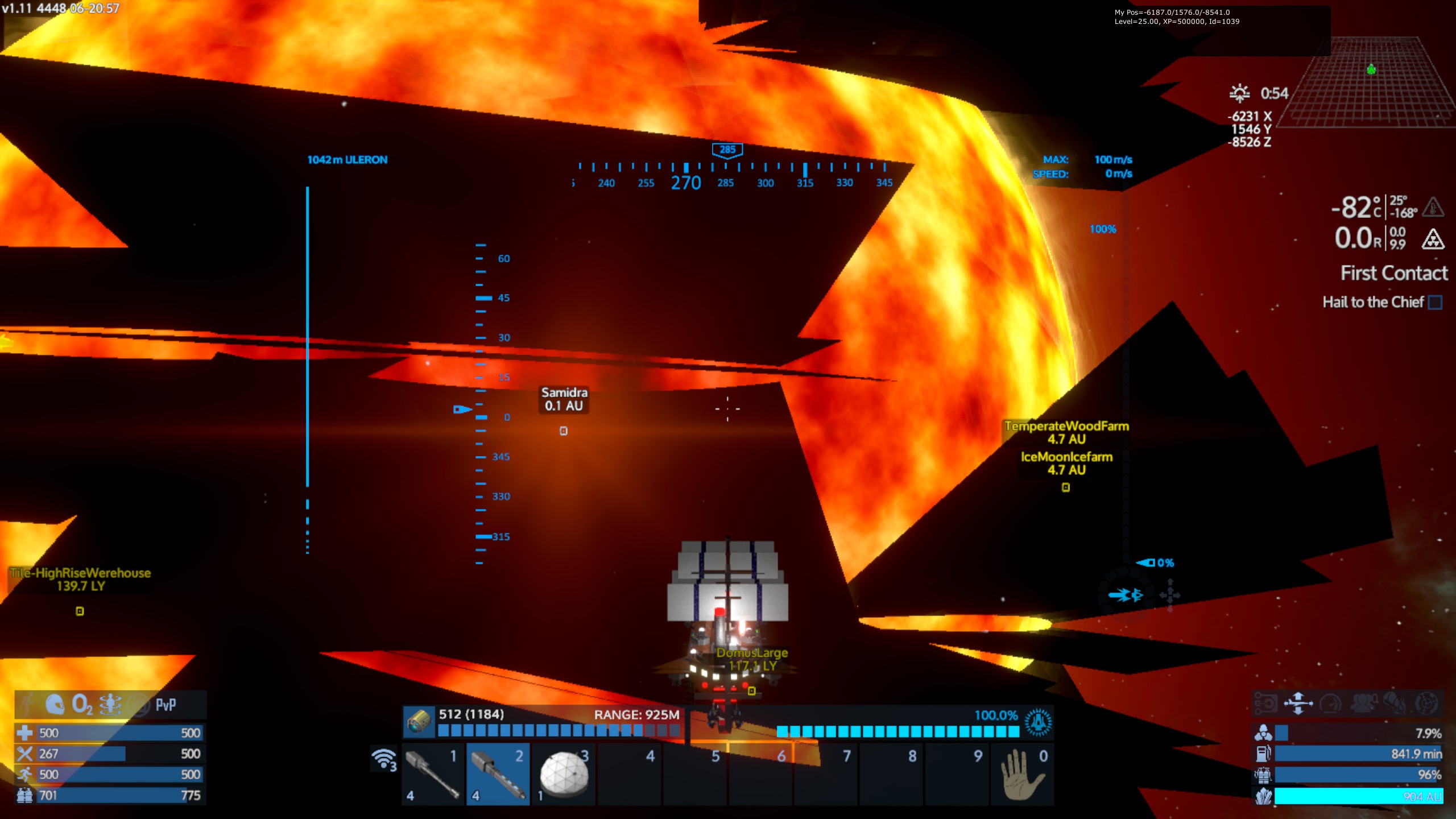Screen dimensions: 1456x819
Task: Open the First Contact mission tracker
Action: [x=1393, y=274]
